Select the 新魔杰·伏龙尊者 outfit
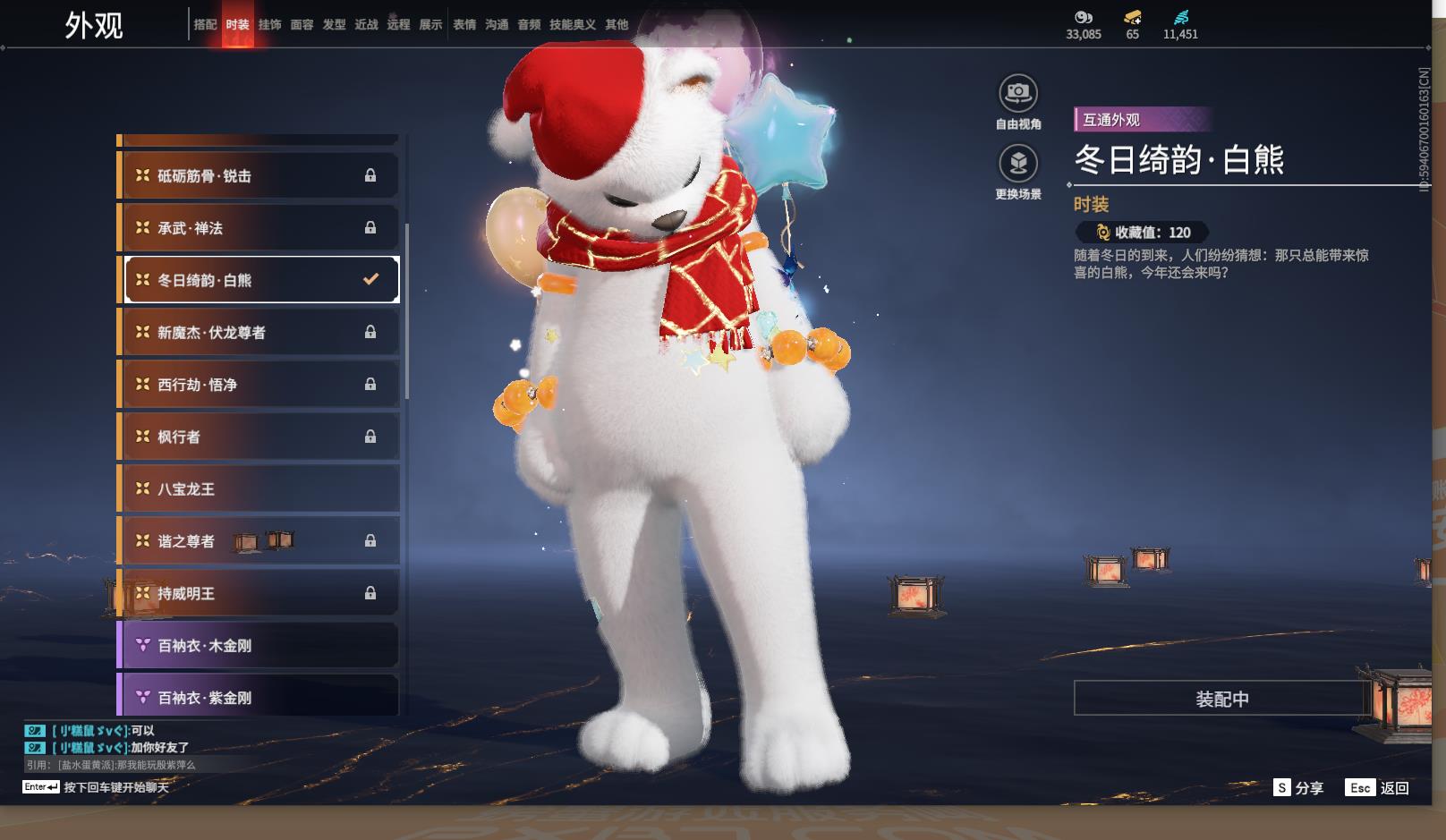The height and width of the screenshot is (840, 1446). (259, 333)
